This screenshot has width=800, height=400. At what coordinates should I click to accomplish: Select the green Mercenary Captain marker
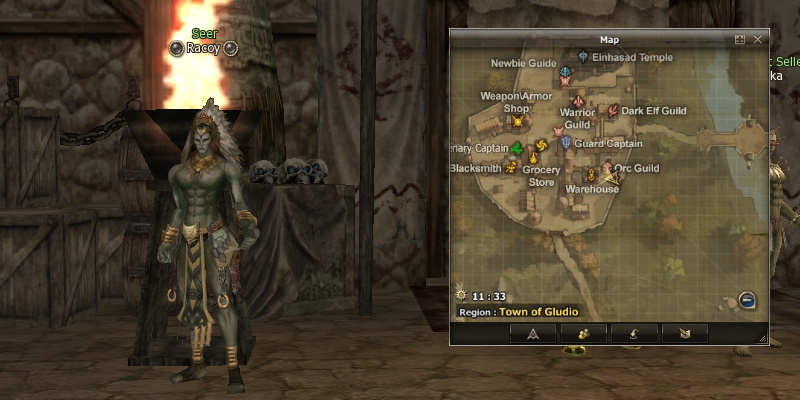coord(517,148)
